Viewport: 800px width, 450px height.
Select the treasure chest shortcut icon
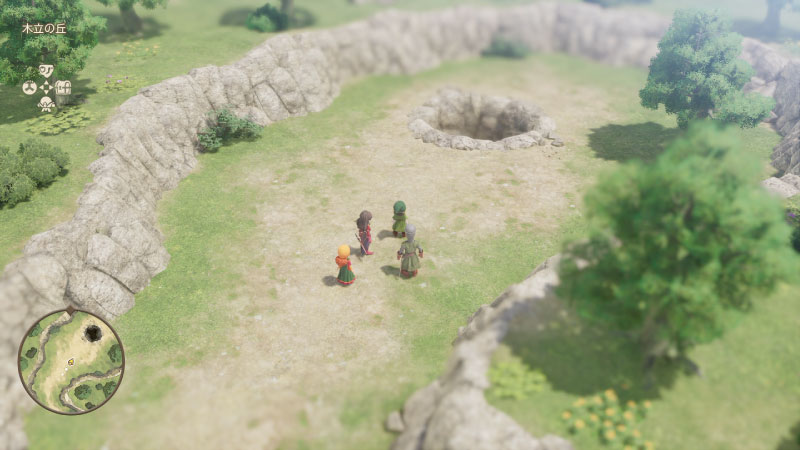64,88
